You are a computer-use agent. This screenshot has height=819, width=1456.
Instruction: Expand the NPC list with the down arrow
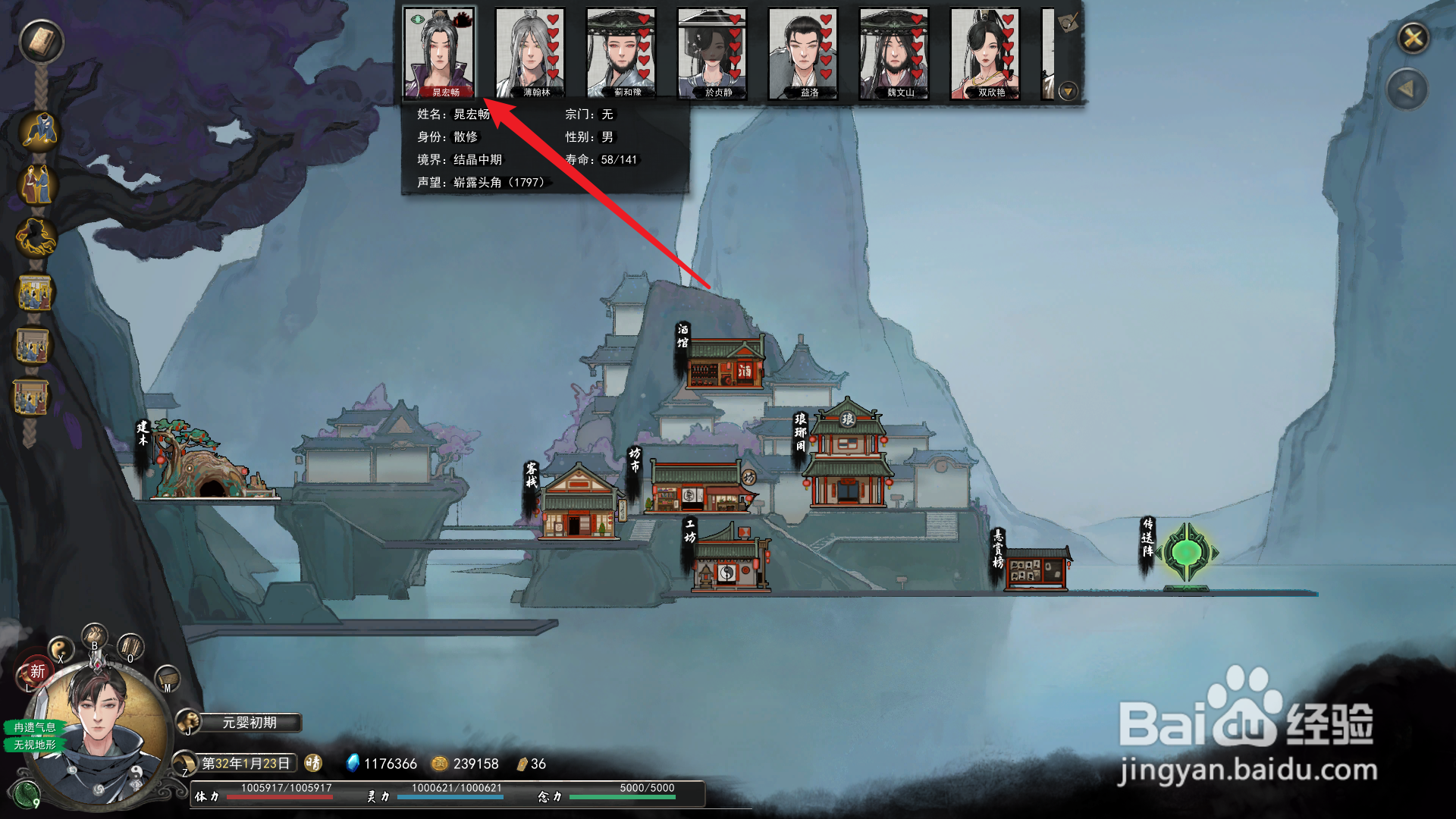1068,92
